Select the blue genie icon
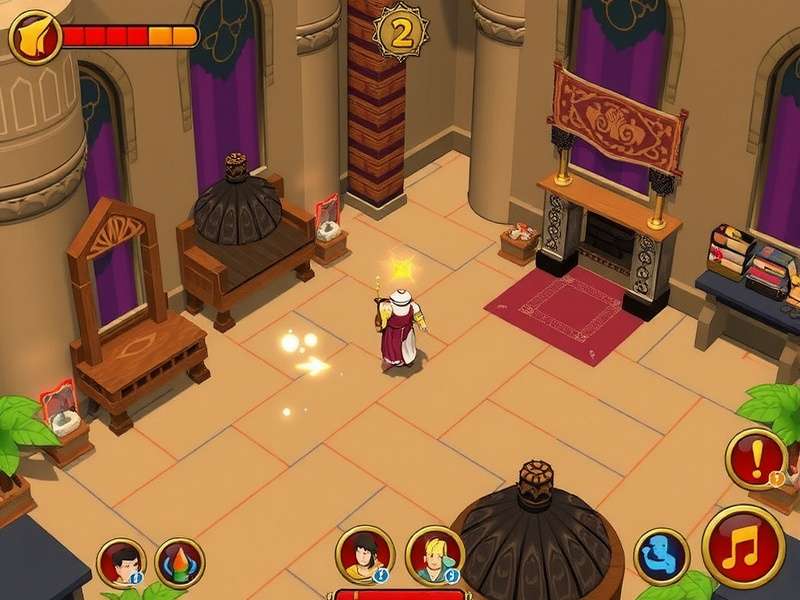The image size is (800, 600). tap(661, 556)
